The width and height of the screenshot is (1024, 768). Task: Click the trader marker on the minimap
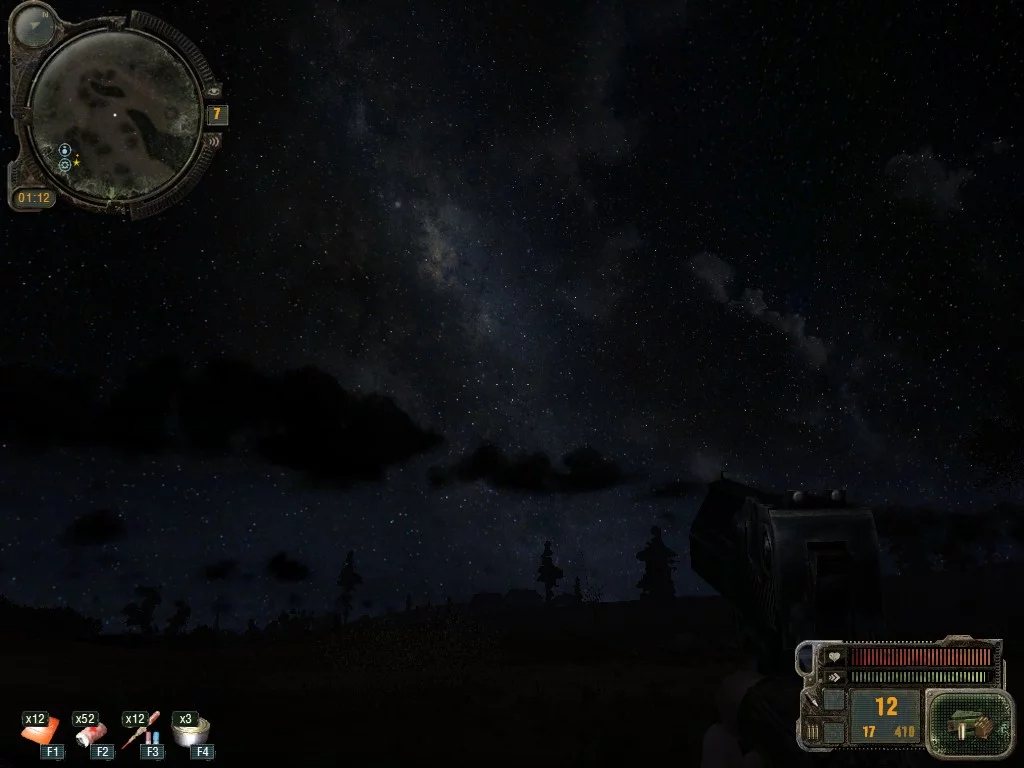65,150
